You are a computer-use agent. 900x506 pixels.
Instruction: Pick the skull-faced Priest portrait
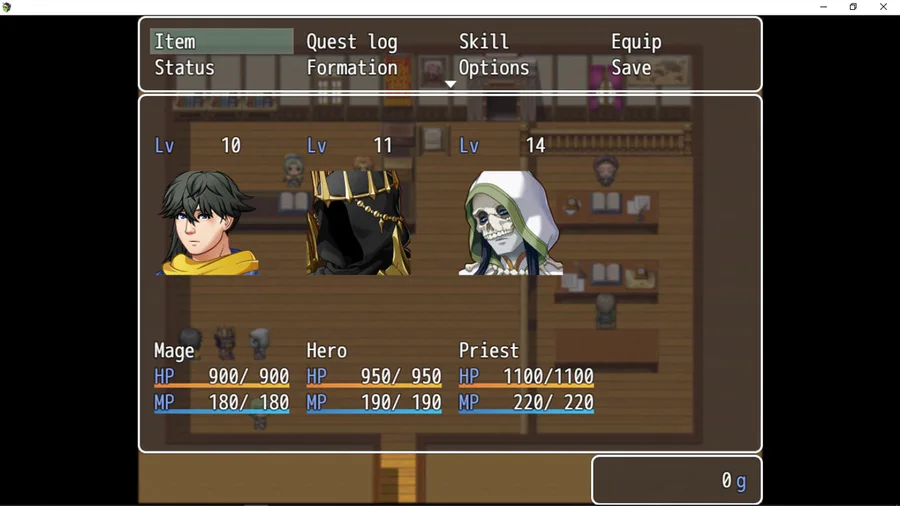click(x=511, y=223)
